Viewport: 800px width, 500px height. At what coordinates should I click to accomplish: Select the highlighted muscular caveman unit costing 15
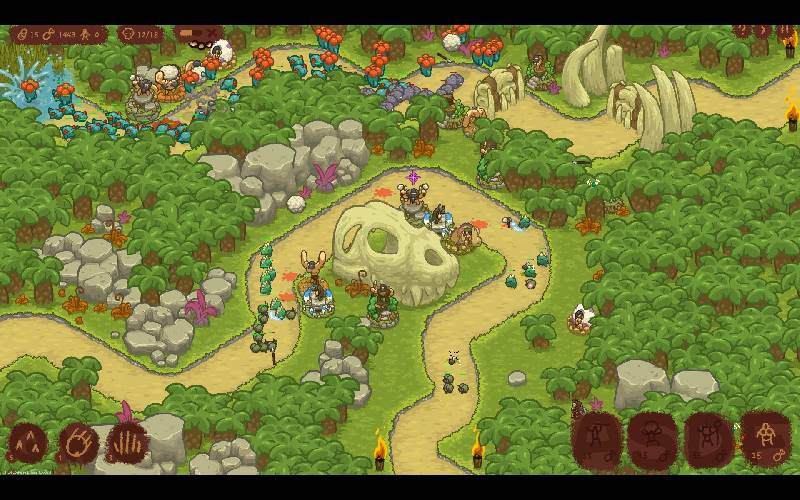pos(767,437)
